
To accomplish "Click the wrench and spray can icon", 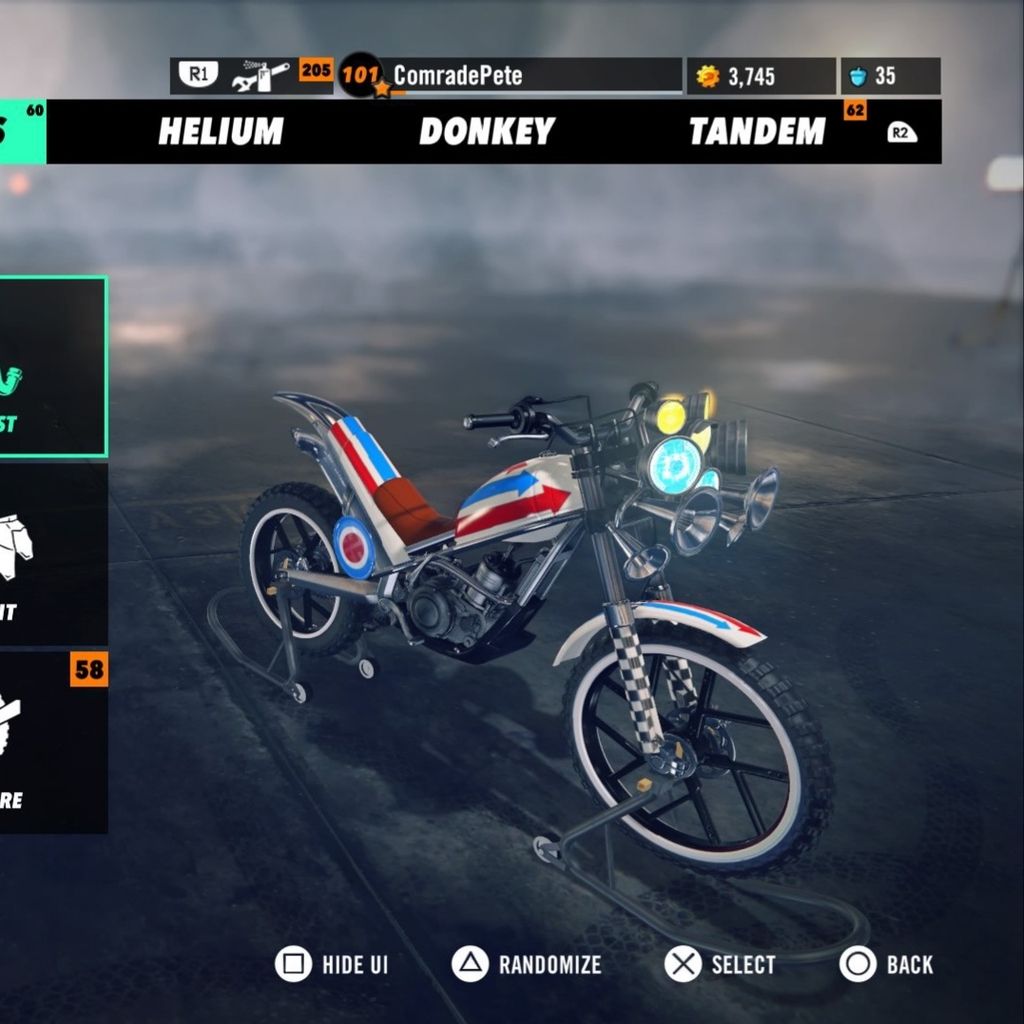I will tap(260, 76).
